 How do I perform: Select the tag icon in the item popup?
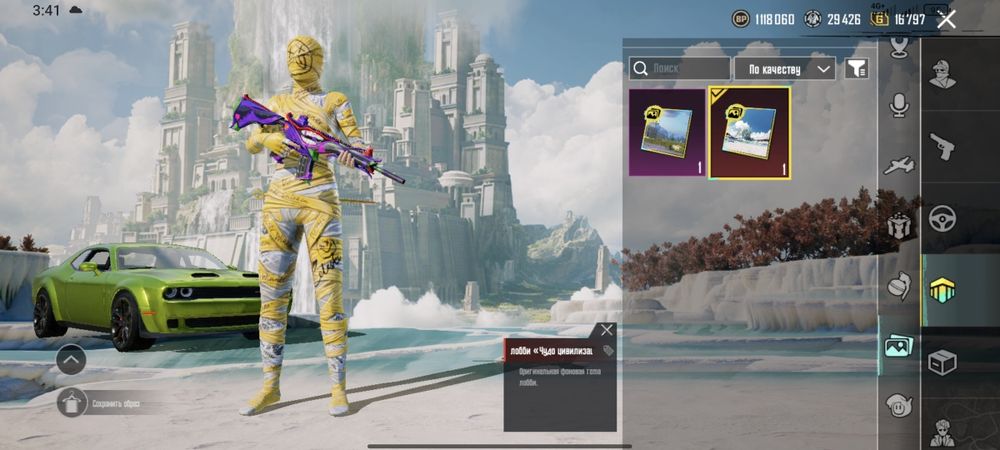pos(608,351)
